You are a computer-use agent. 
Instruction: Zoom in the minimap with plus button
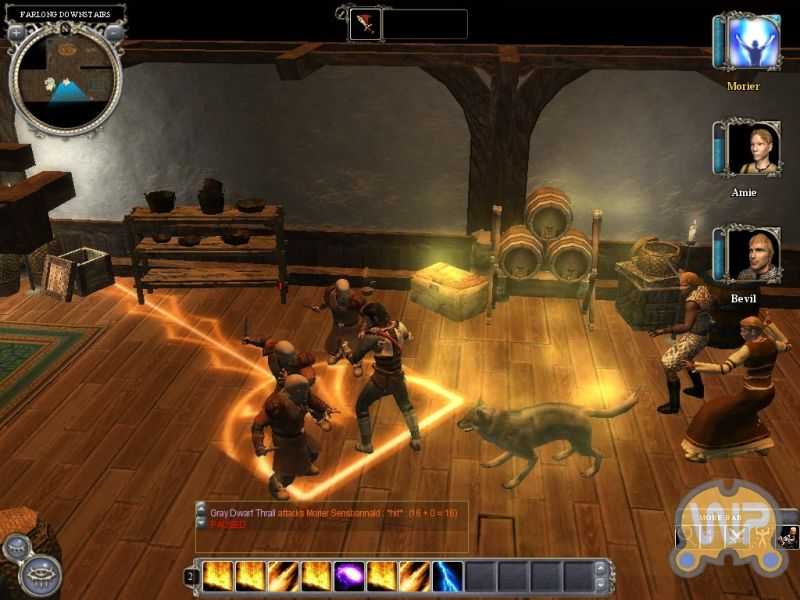(x=16, y=32)
